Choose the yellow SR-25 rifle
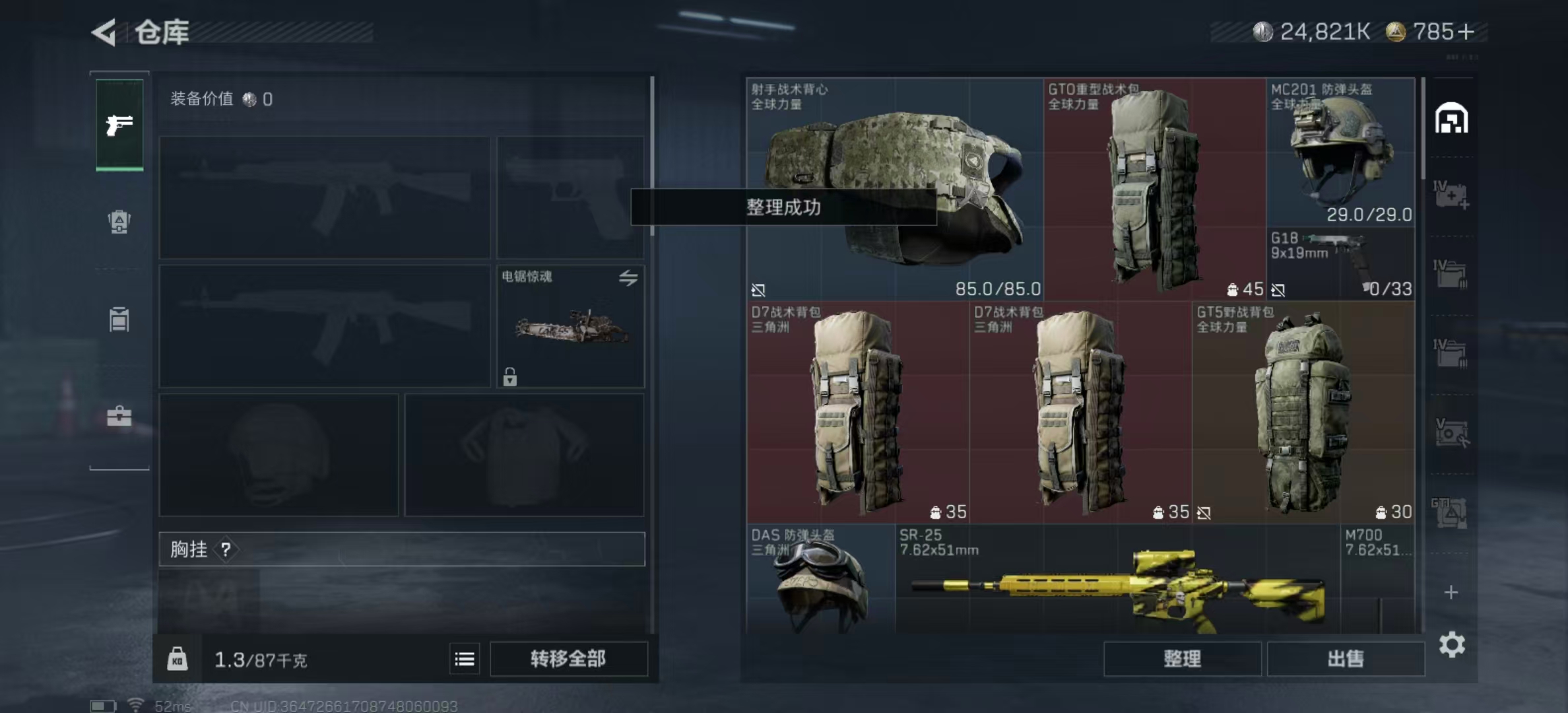The image size is (1568, 713). coord(1117,581)
